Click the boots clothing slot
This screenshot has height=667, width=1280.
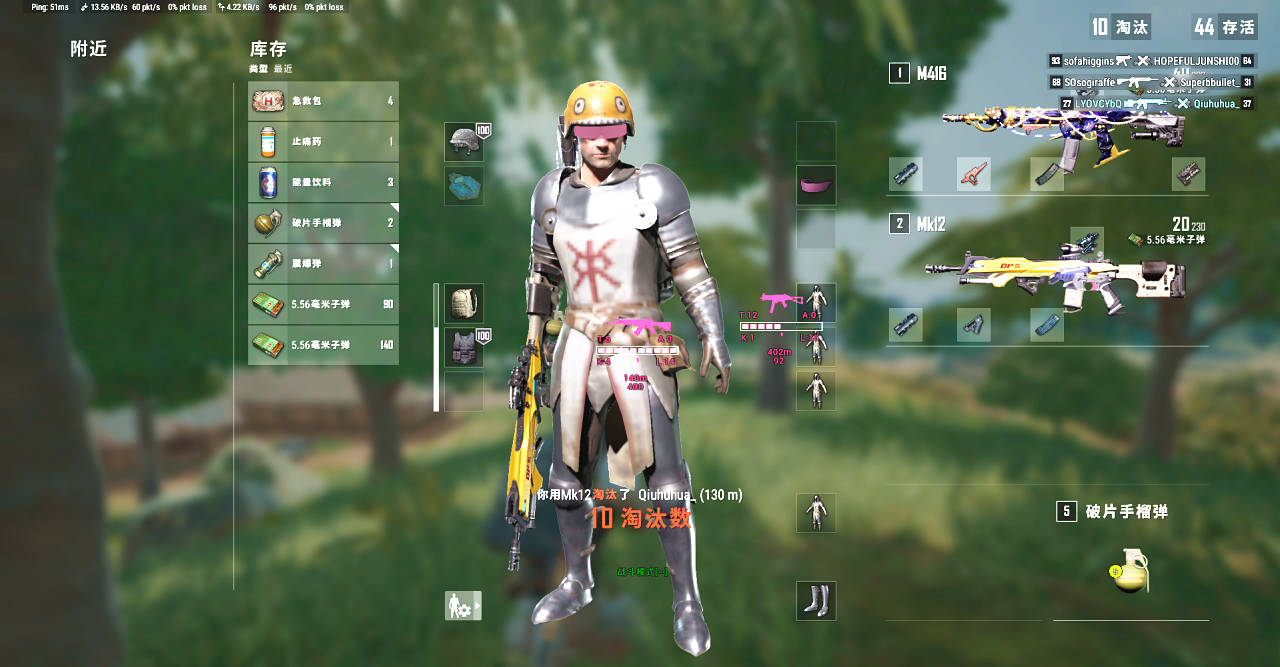tap(816, 601)
